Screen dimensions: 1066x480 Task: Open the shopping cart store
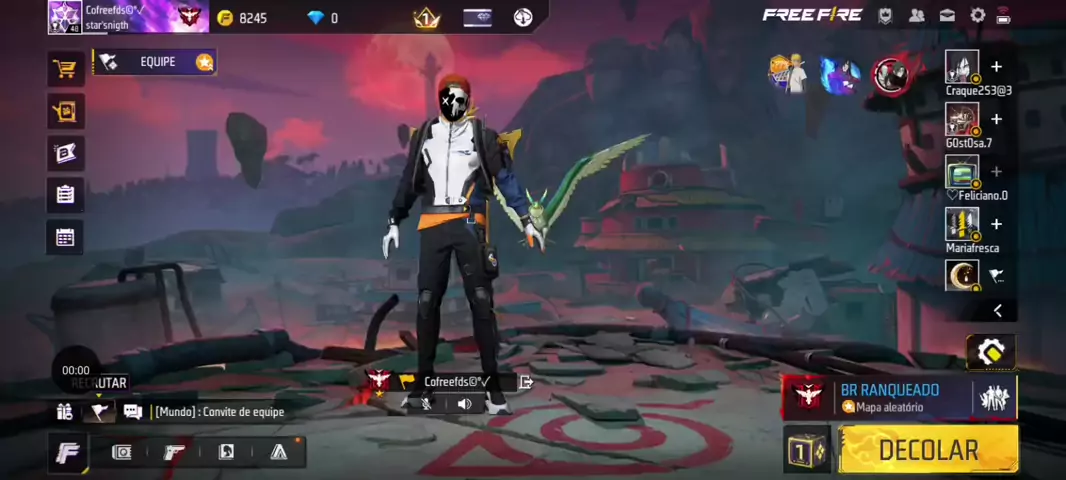(x=66, y=69)
